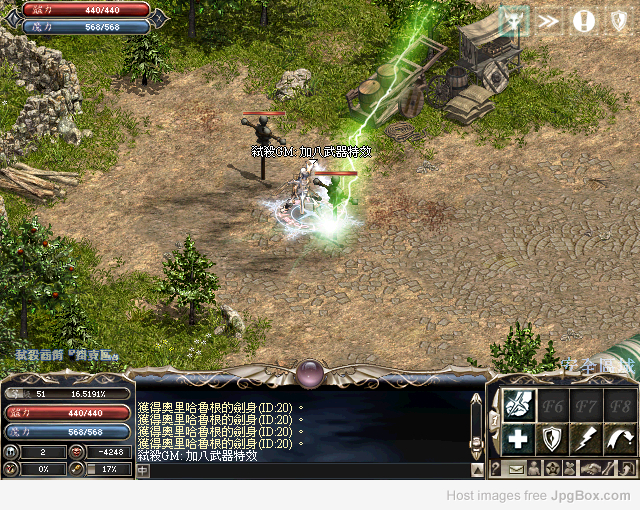640x510 pixels.
Task: Open the star emblem menu button
Action: click(552, 468)
